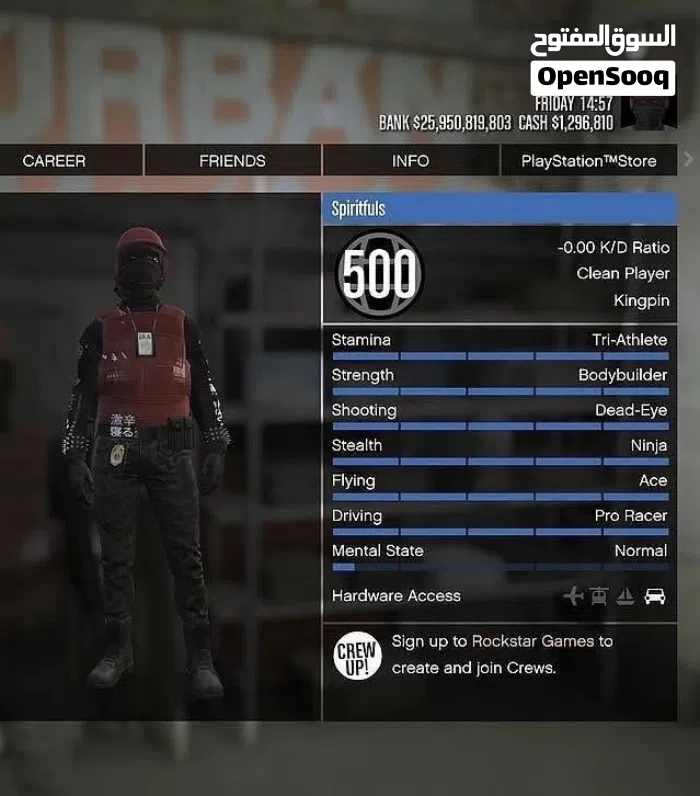Open the PlayStation™Store tab
This screenshot has height=796, width=700.
(x=588, y=161)
